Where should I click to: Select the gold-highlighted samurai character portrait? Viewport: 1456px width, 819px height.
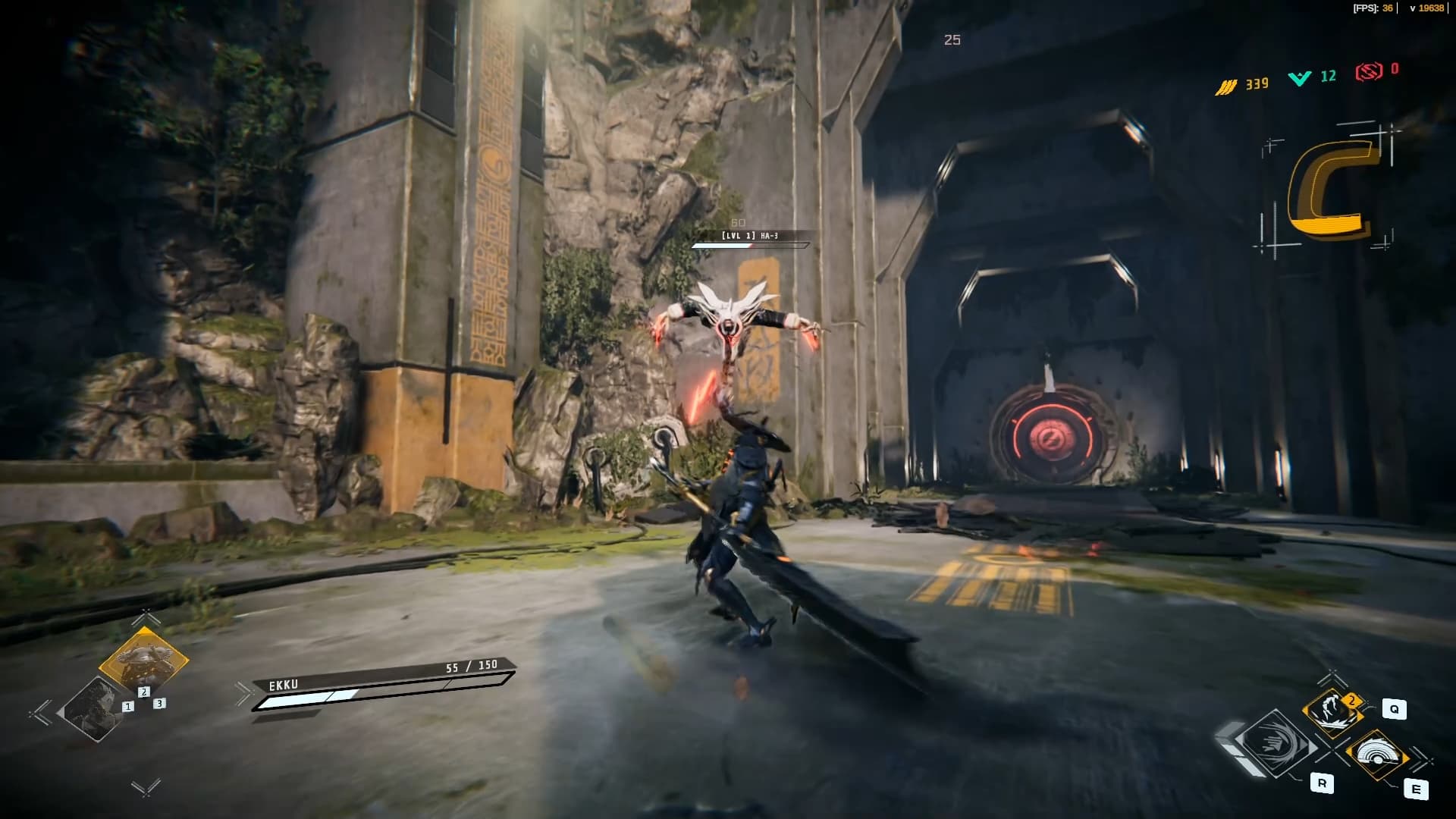(143, 660)
